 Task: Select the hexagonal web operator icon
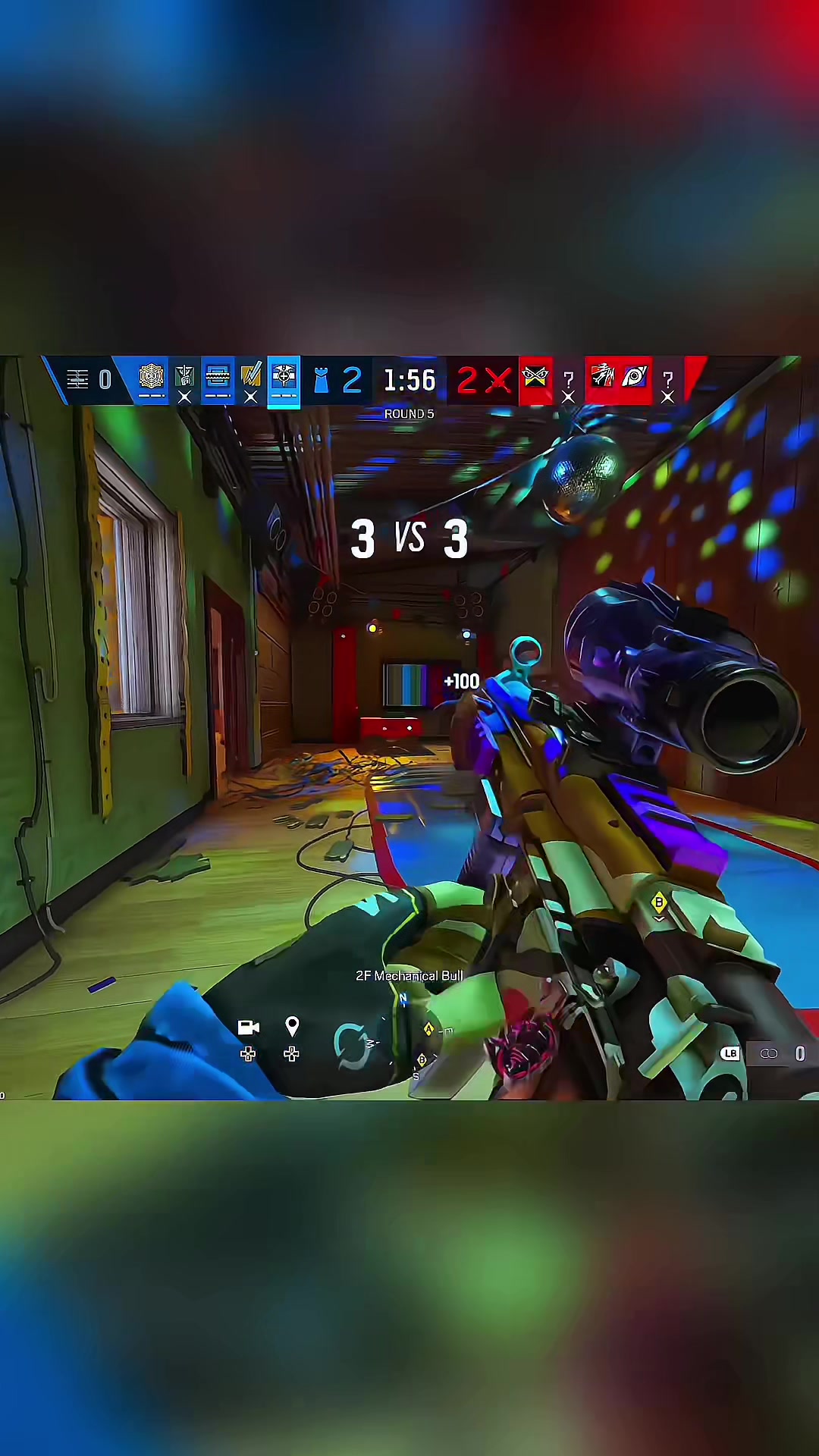pos(152,377)
